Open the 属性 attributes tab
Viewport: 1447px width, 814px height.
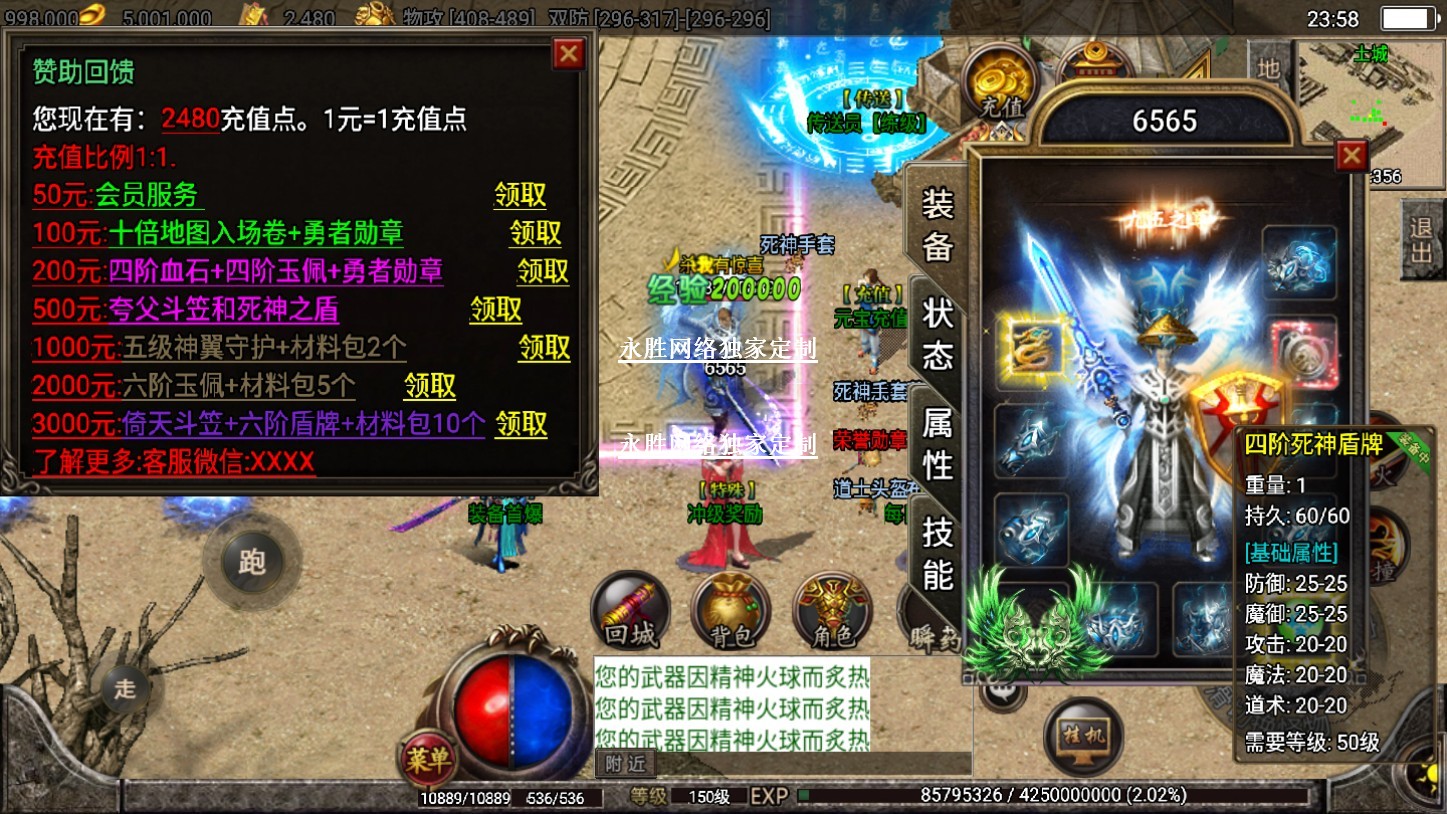[937, 442]
